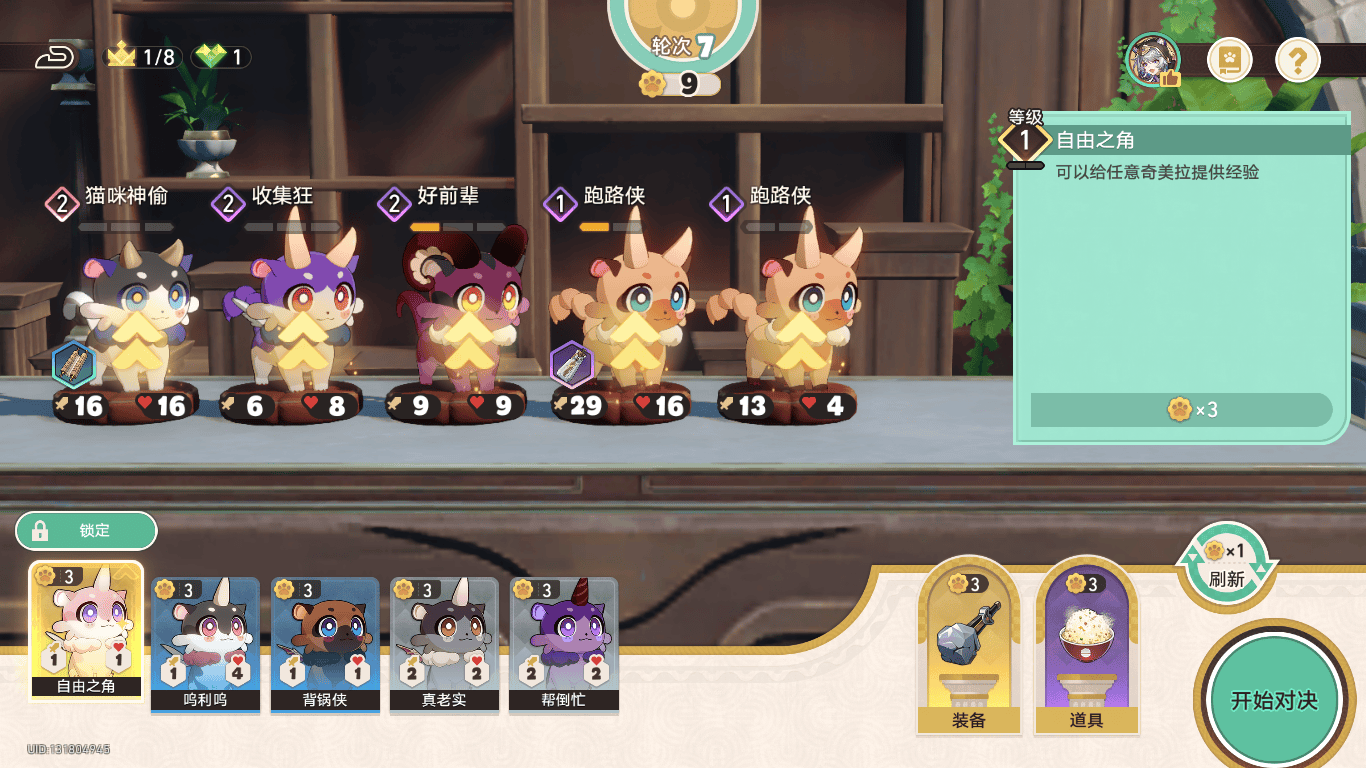Open the player avatar profile

pyautogui.click(x=1153, y=61)
